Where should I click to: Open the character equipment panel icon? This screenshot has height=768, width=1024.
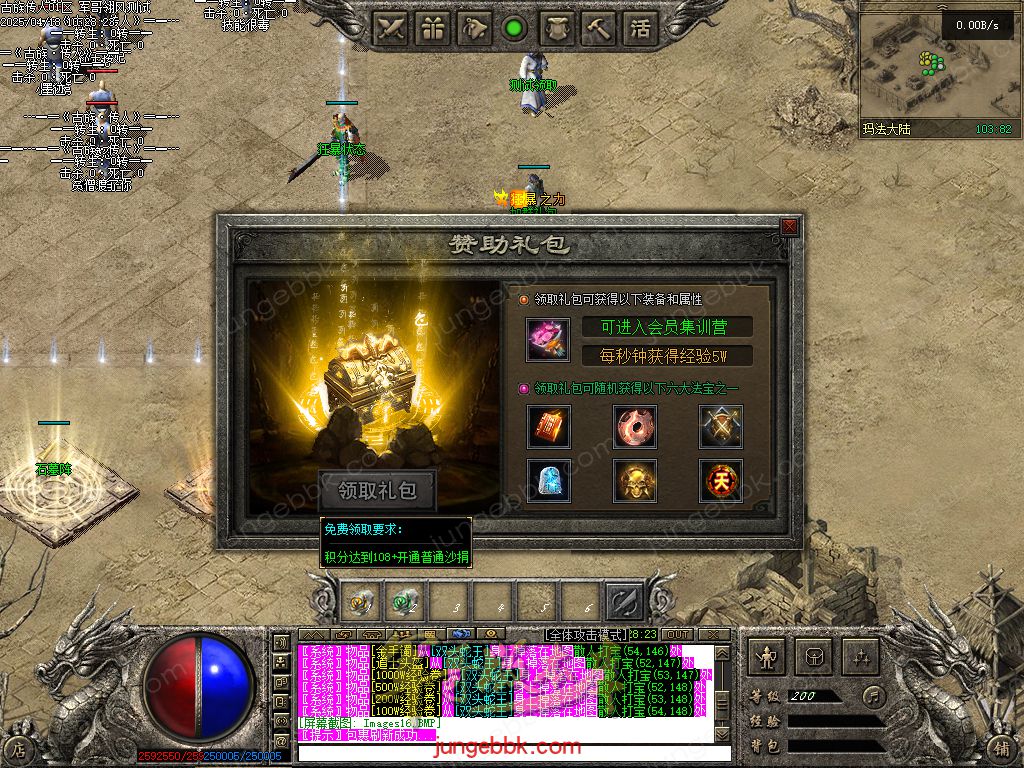[768, 657]
